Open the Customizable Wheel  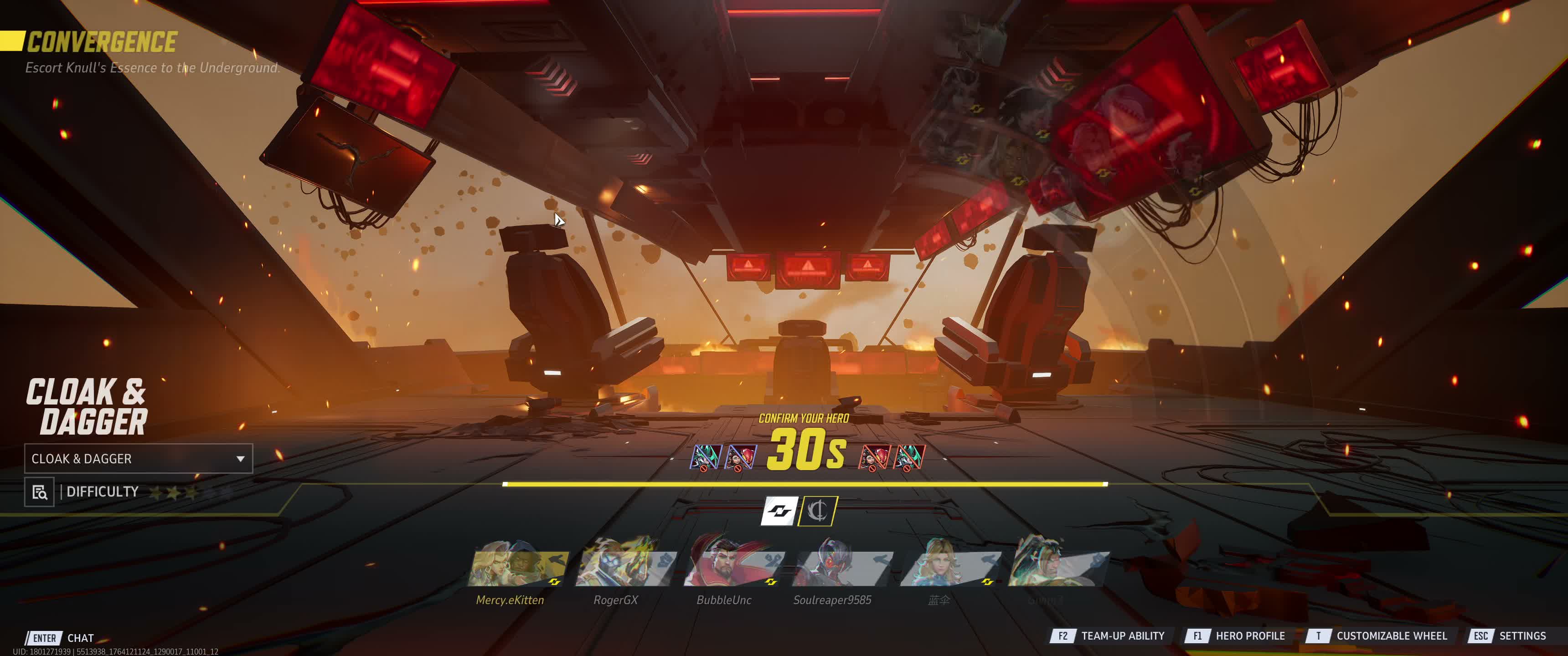[1378, 636]
